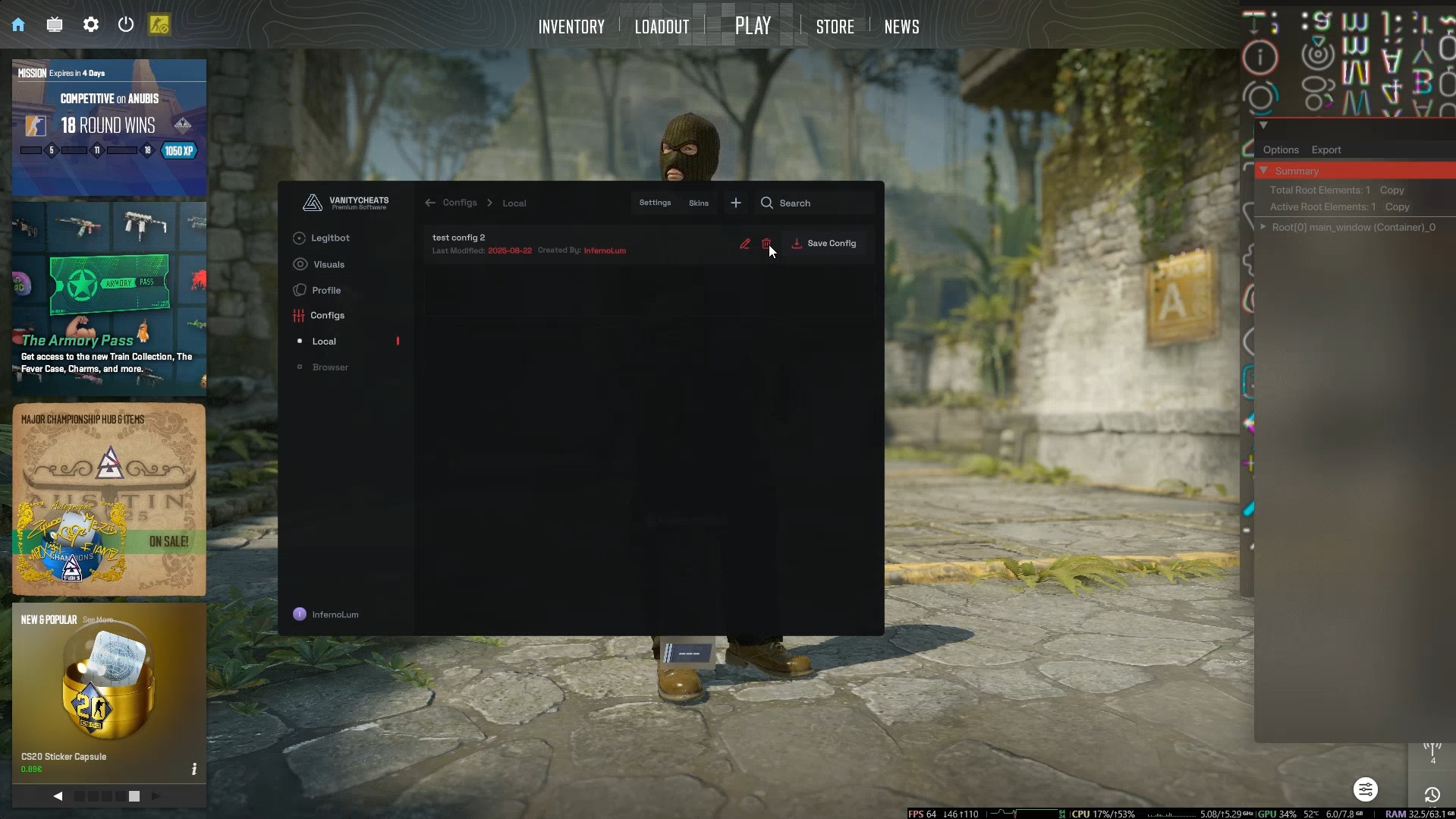The image size is (1456, 819).
Task: Open the INVENTORY menu
Action: (x=571, y=27)
